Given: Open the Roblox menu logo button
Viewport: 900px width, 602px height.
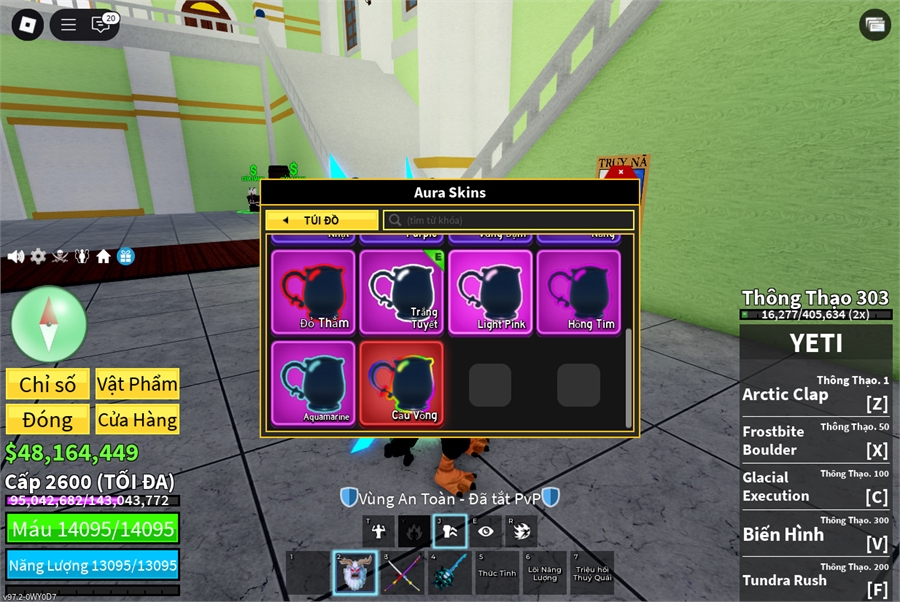Looking at the screenshot, I should click(x=27, y=25).
